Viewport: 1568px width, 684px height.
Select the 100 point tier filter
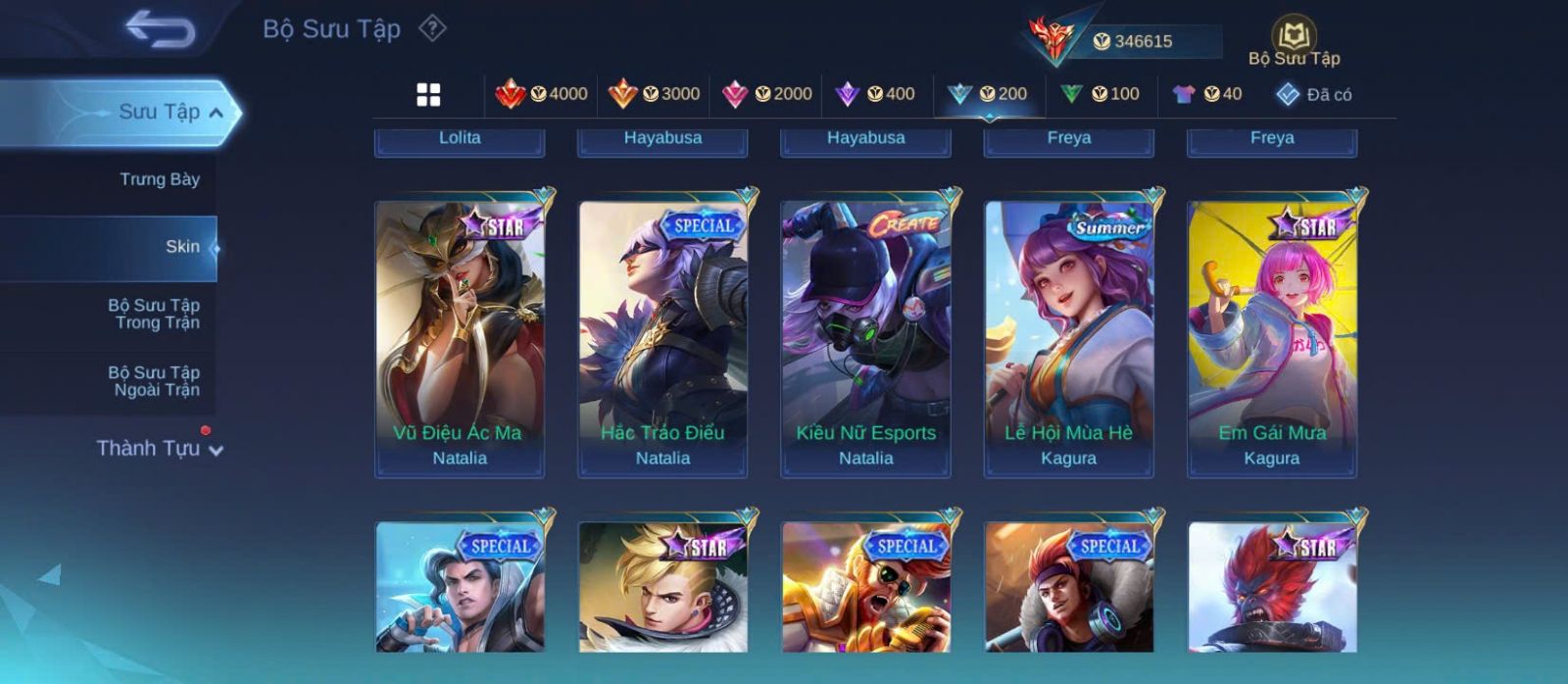[1100, 94]
